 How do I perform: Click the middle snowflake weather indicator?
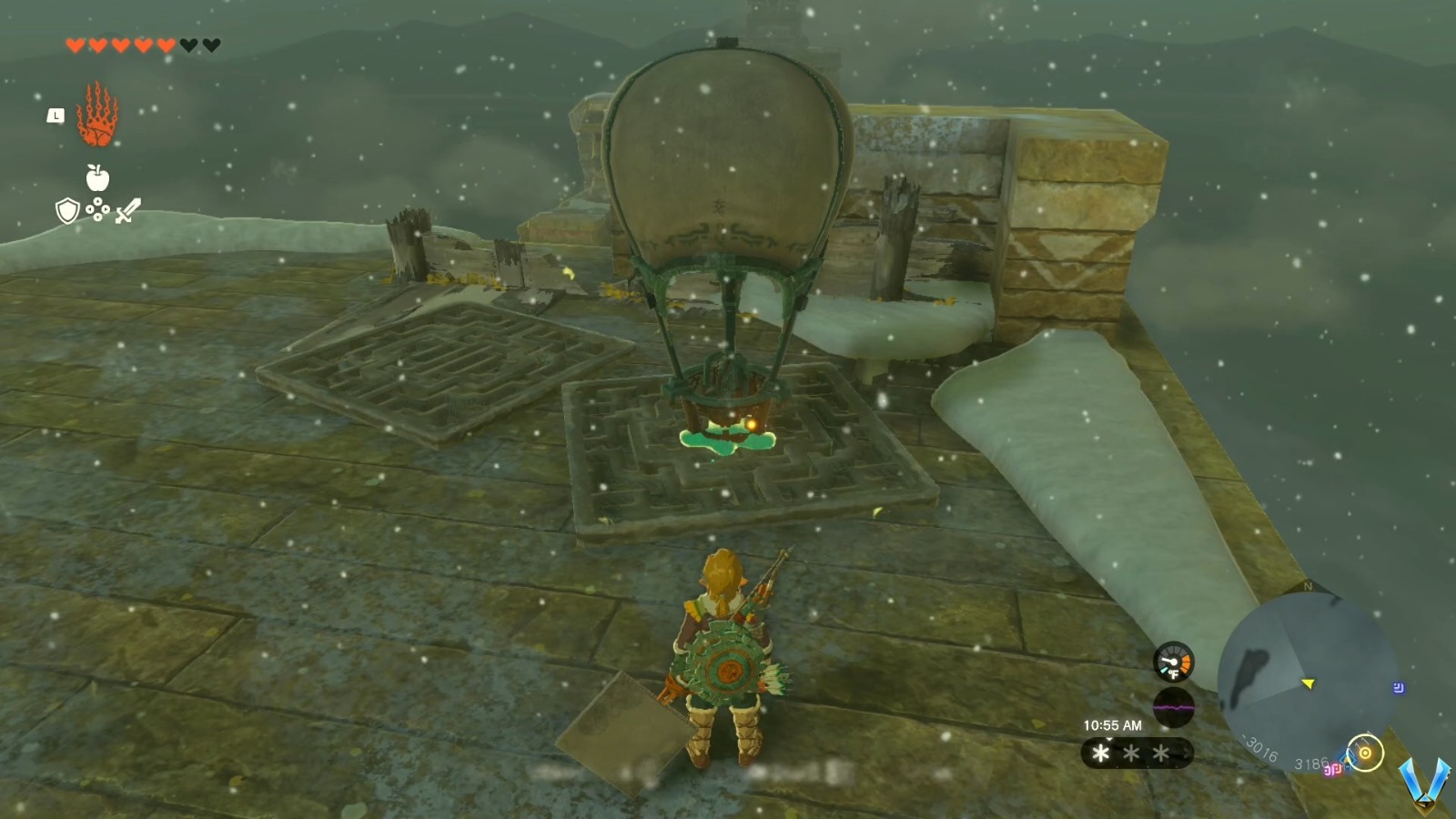pyautogui.click(x=1131, y=753)
